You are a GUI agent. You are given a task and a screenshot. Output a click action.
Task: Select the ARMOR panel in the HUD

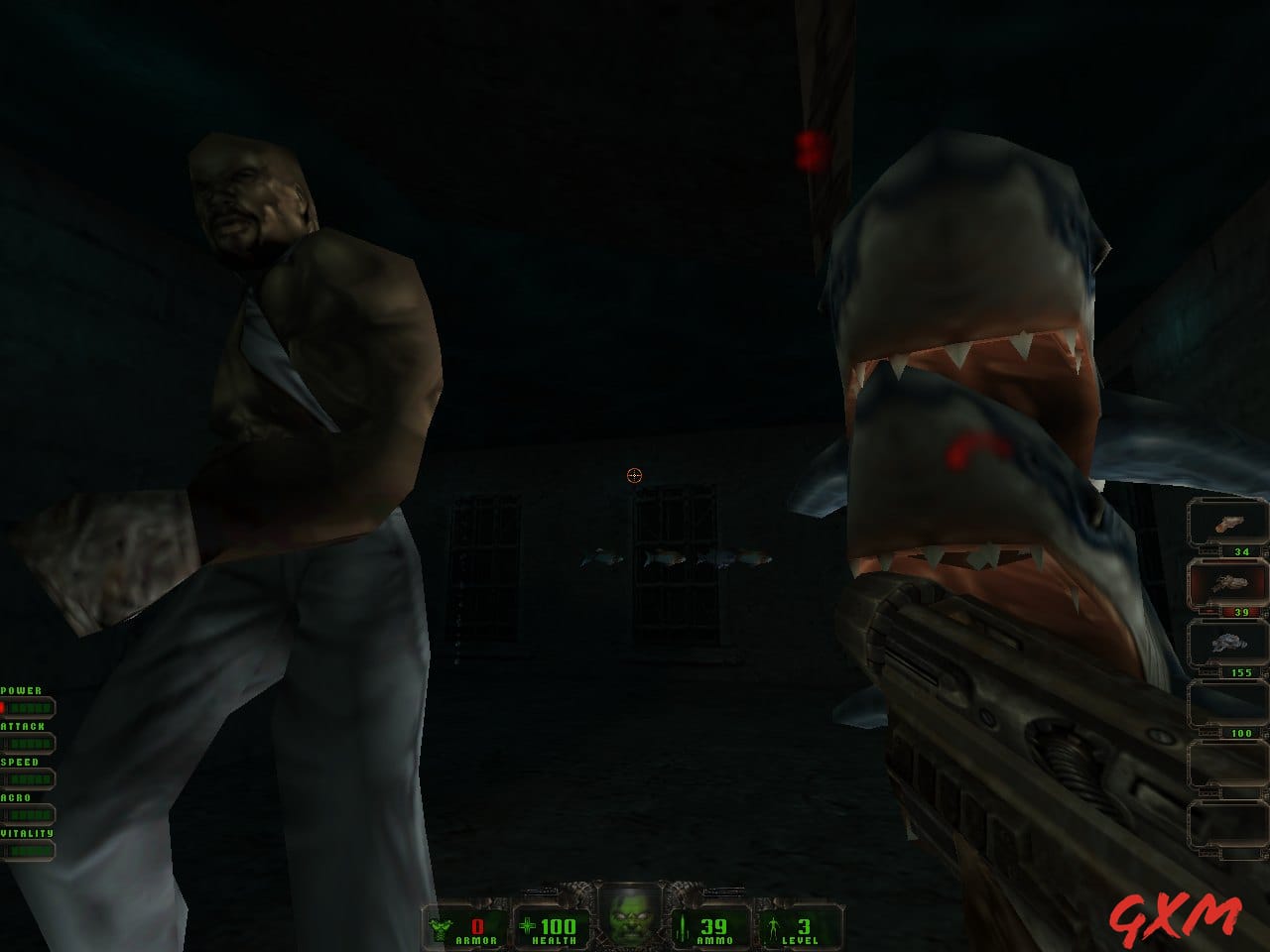pos(466,927)
